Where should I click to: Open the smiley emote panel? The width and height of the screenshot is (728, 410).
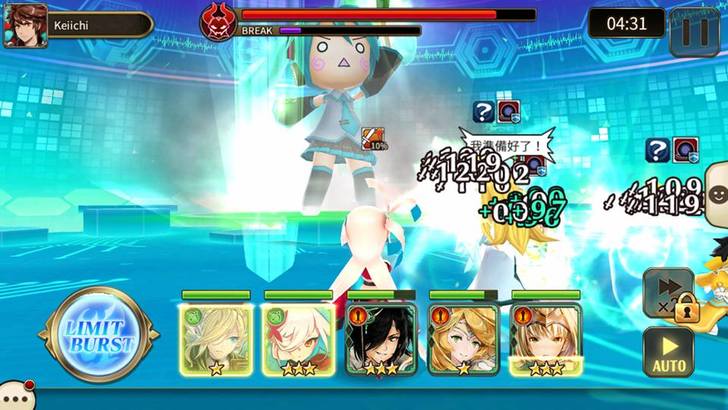coord(716,185)
